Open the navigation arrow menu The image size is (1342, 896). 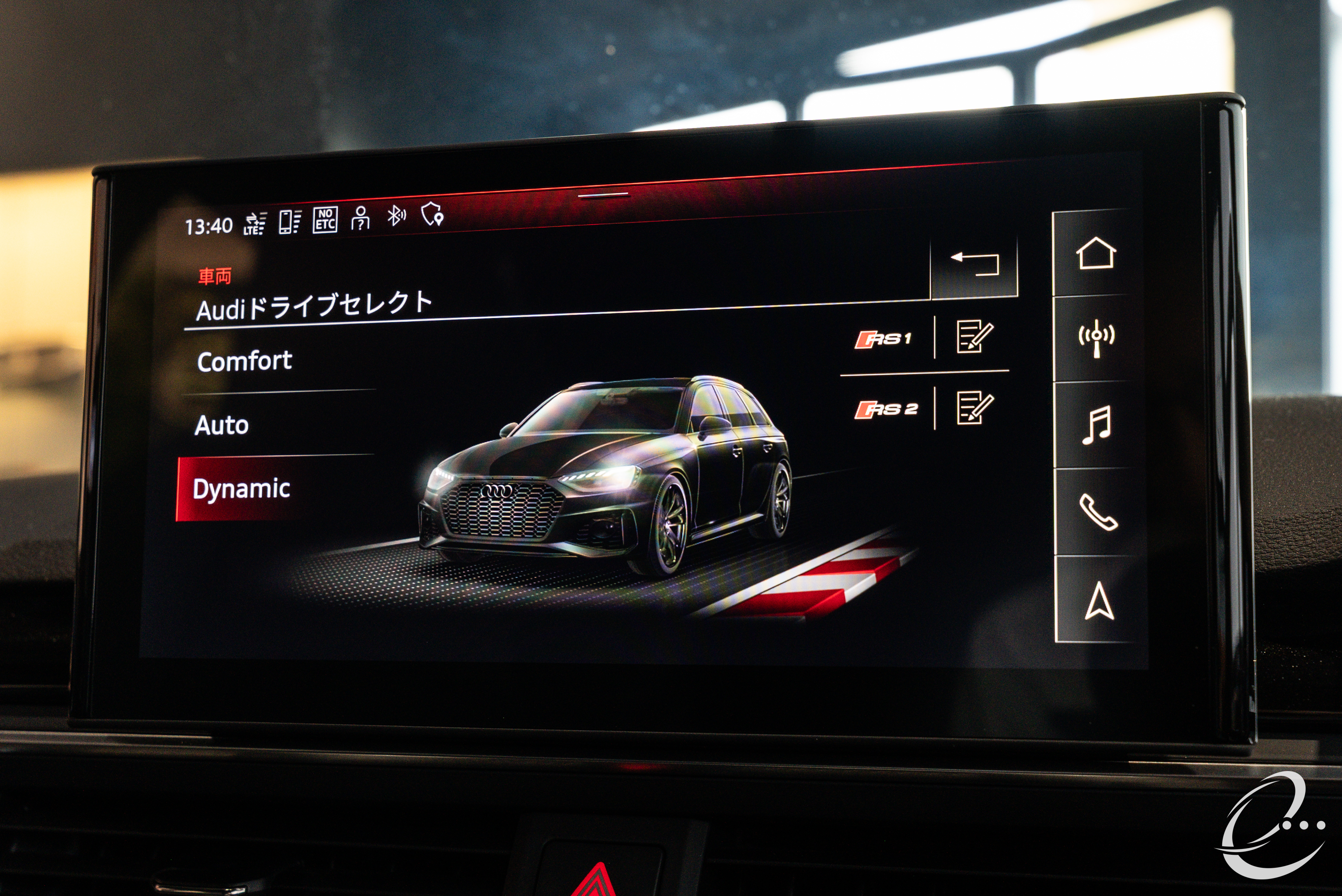(1099, 601)
